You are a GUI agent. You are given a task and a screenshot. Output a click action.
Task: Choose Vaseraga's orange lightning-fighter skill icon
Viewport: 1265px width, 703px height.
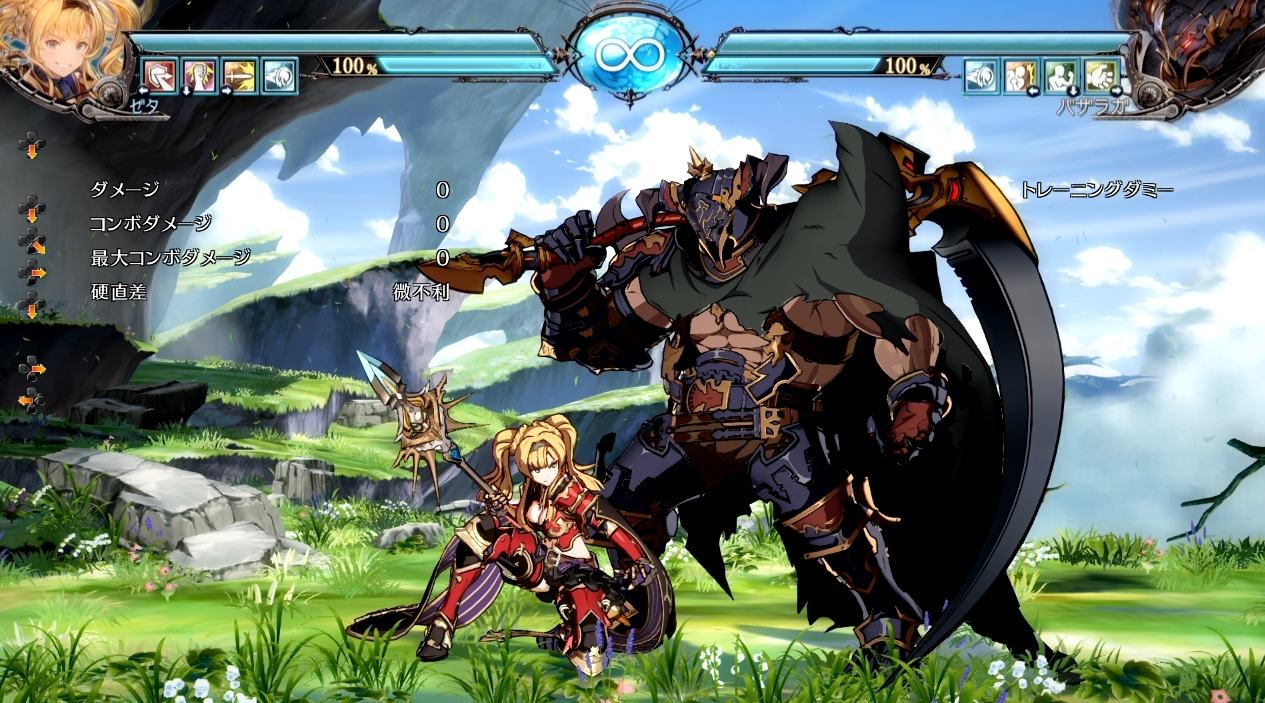[1021, 76]
